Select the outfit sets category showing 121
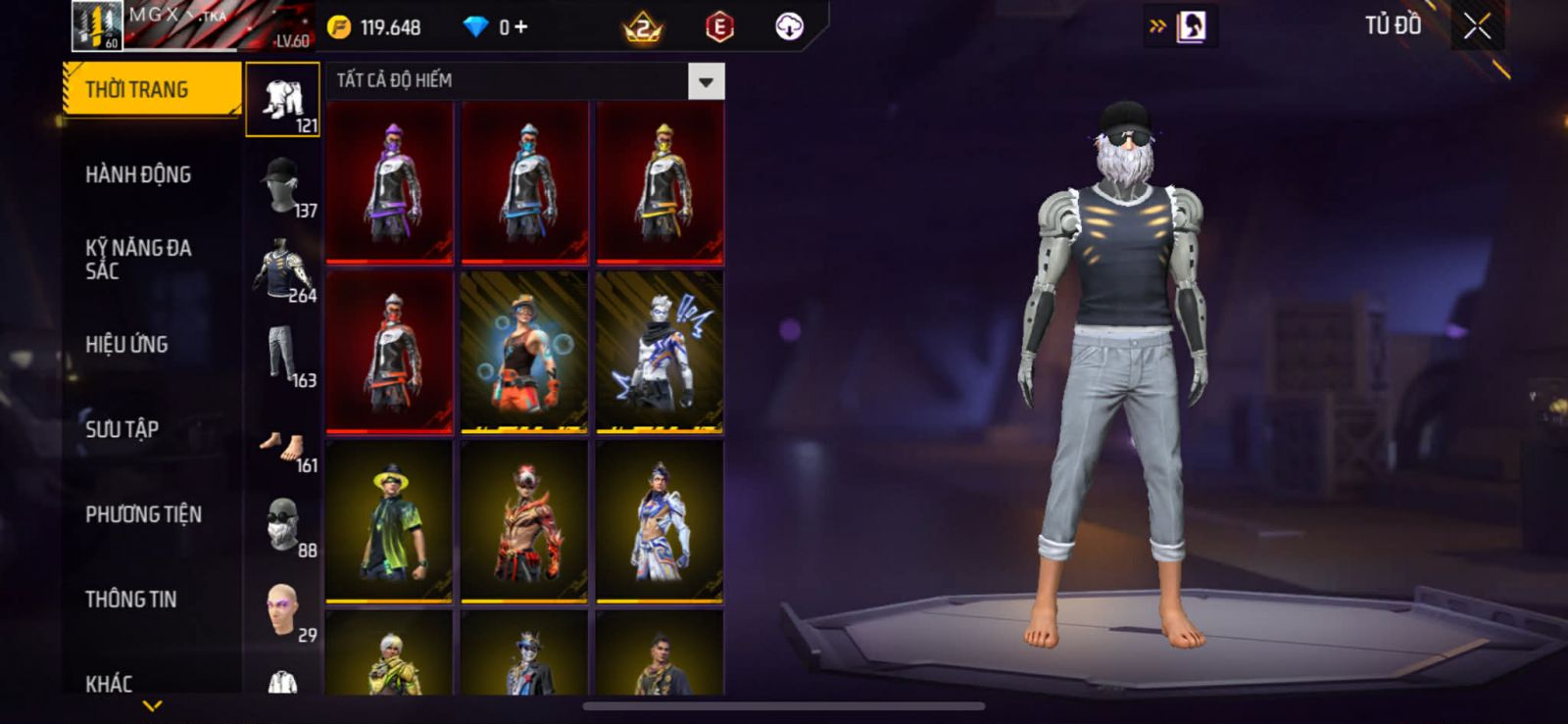Image resolution: width=1568 pixels, height=724 pixels. click(x=282, y=100)
